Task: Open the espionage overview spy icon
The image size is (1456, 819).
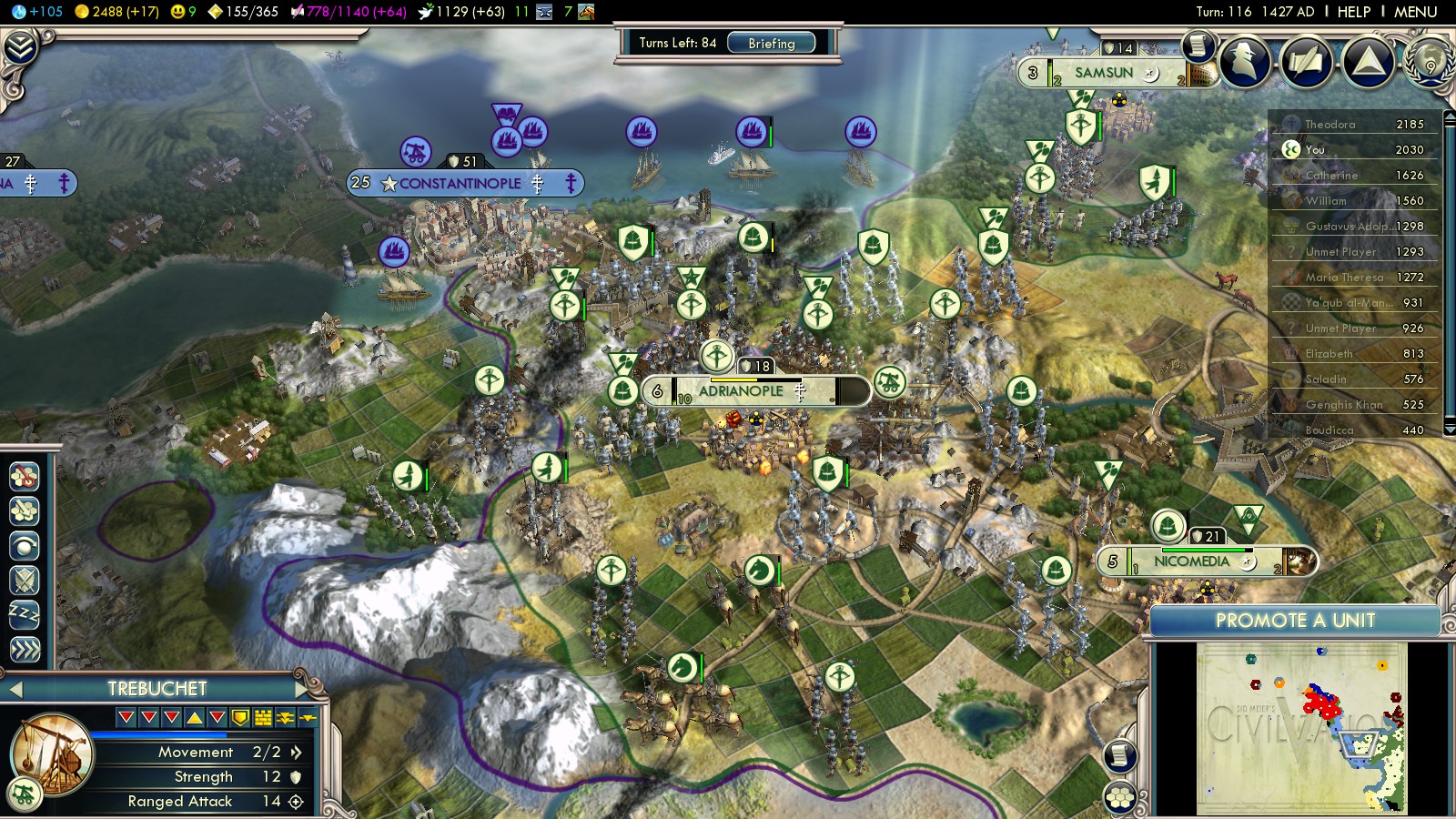Action: [x=1246, y=62]
